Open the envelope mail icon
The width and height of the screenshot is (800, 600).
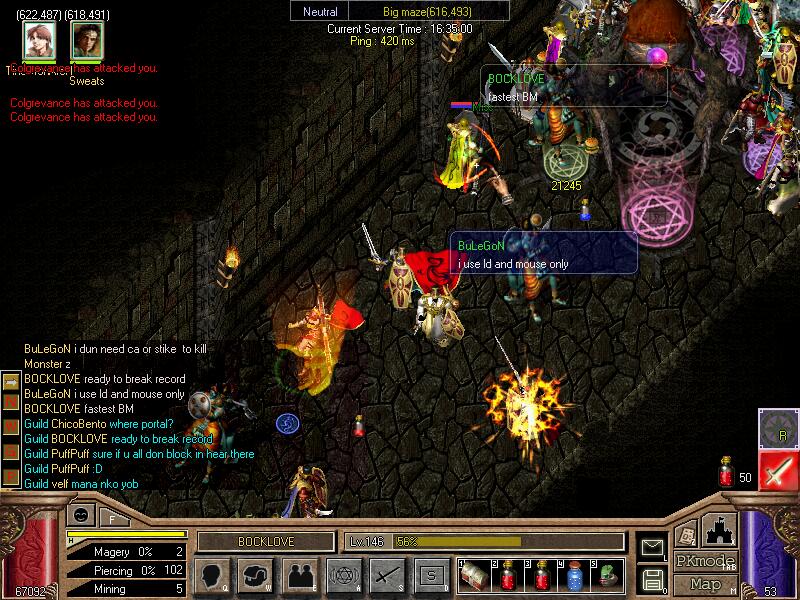click(652, 547)
